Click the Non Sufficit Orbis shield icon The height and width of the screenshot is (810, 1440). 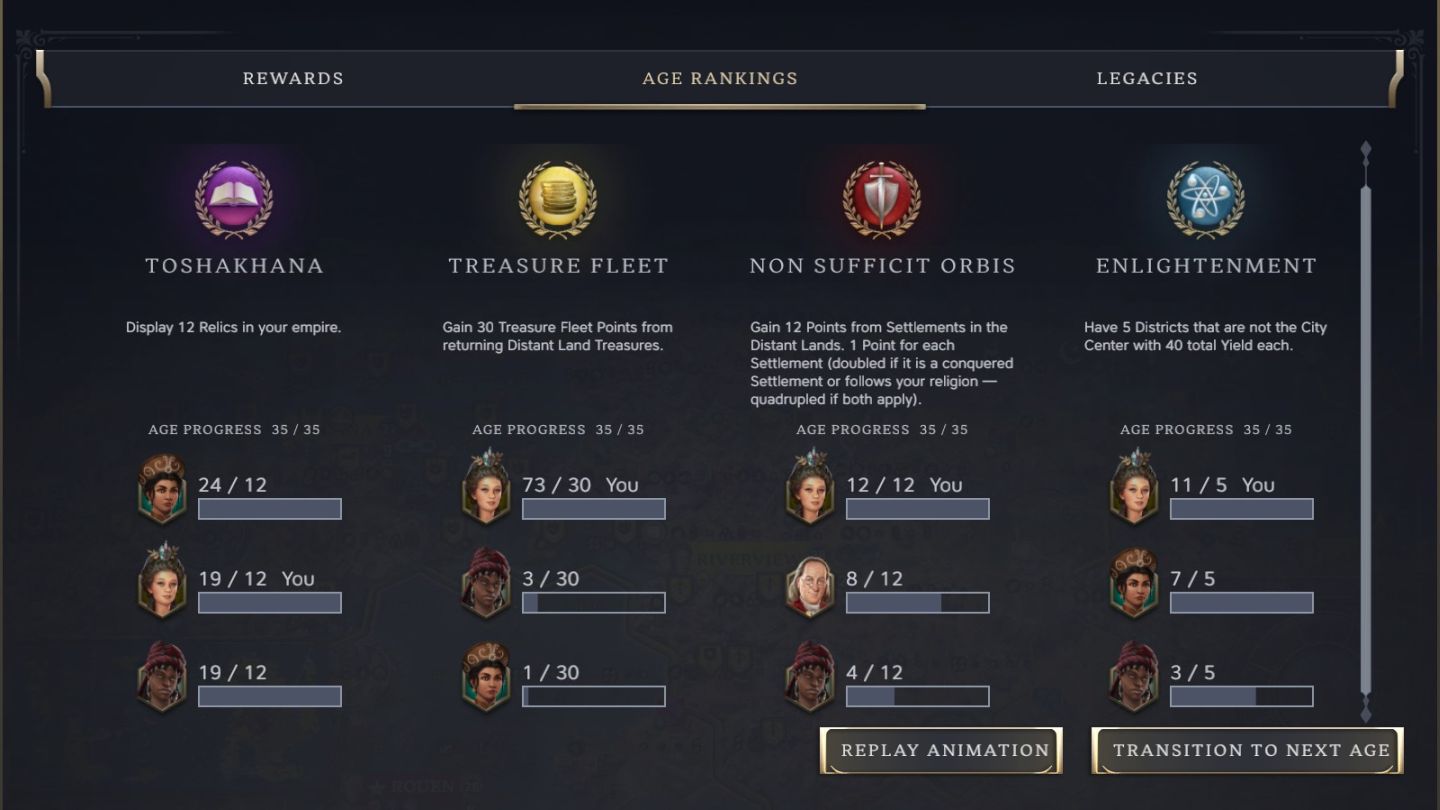pos(882,199)
